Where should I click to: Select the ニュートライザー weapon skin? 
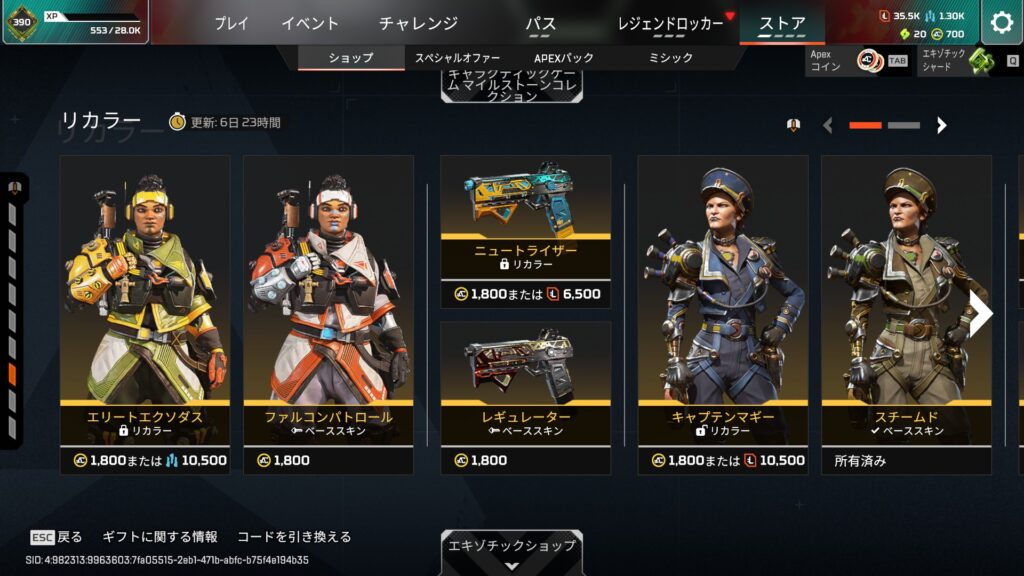[x=525, y=230]
